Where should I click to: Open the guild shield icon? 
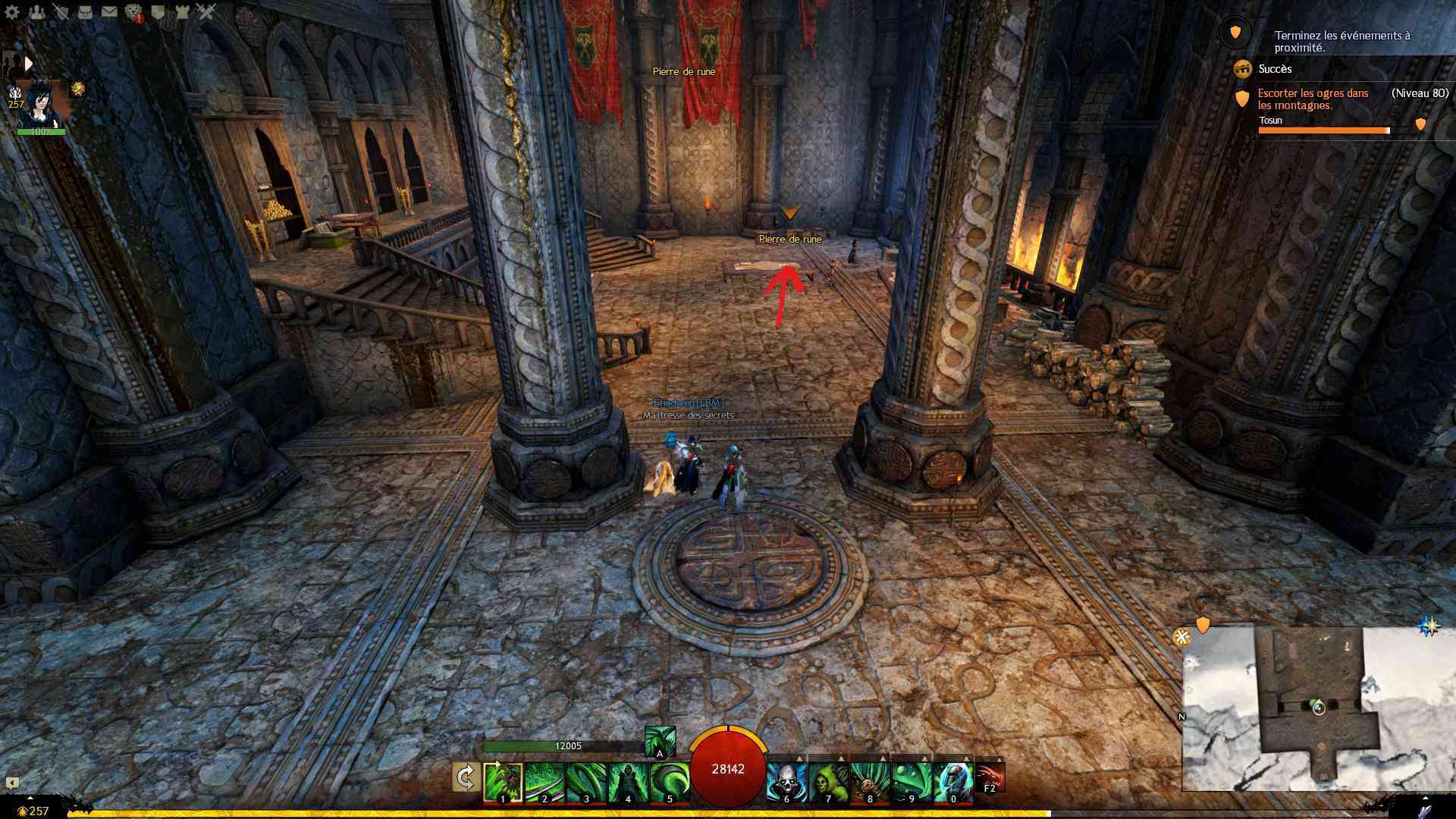[158, 12]
